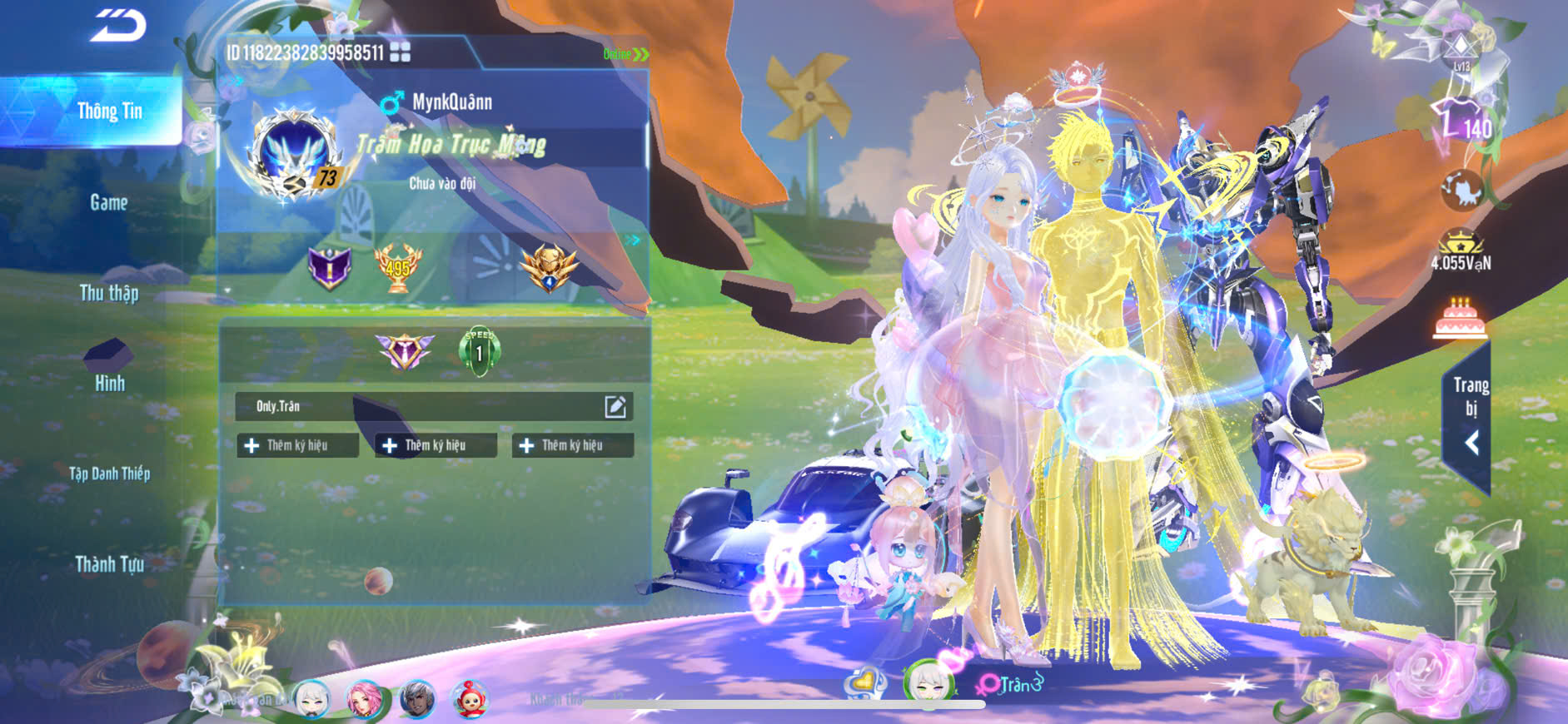Select the Thu thập tab
Viewport: 1568px width, 724px height.
tap(109, 293)
